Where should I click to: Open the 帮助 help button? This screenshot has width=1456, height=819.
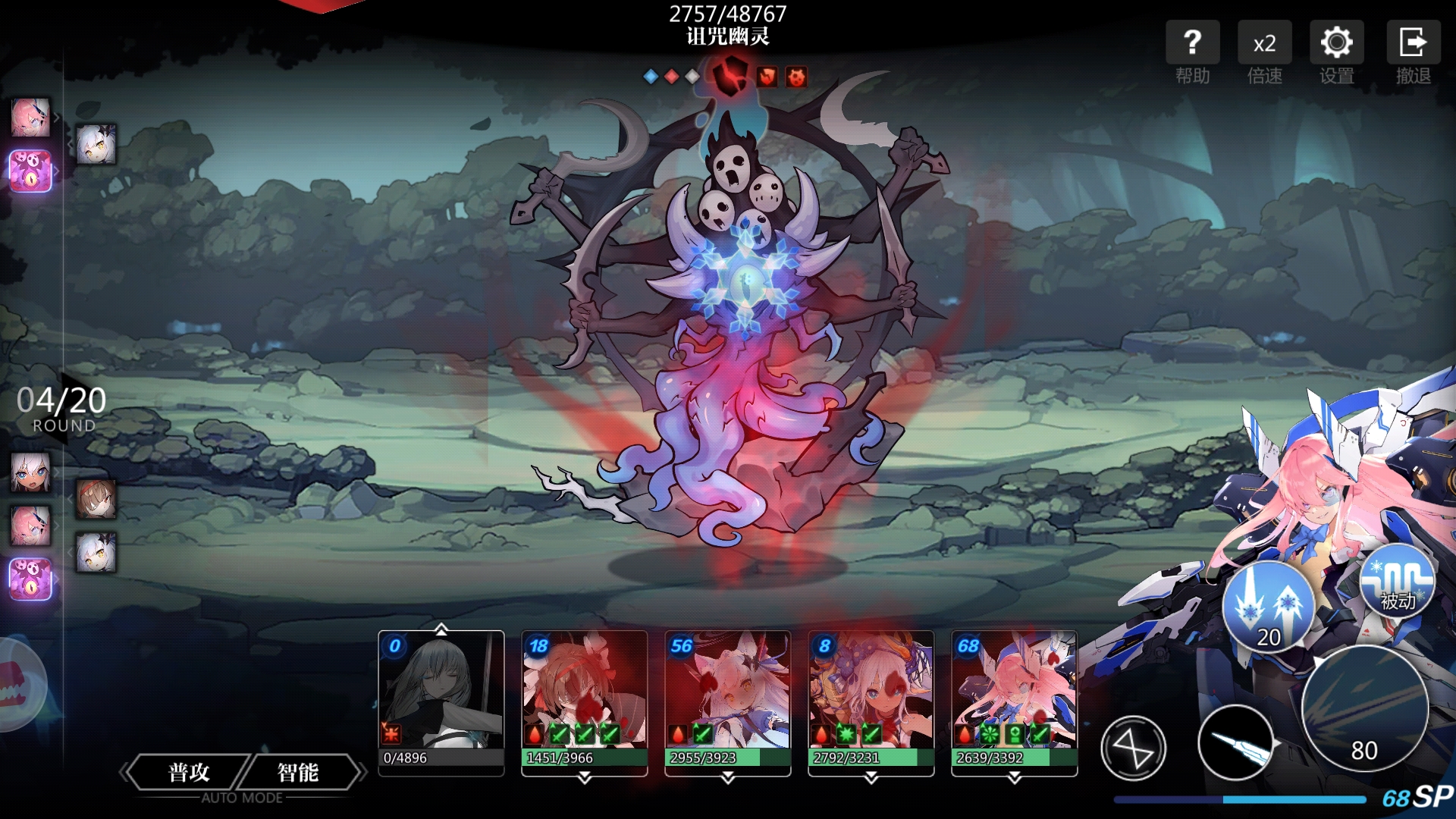point(1192,52)
